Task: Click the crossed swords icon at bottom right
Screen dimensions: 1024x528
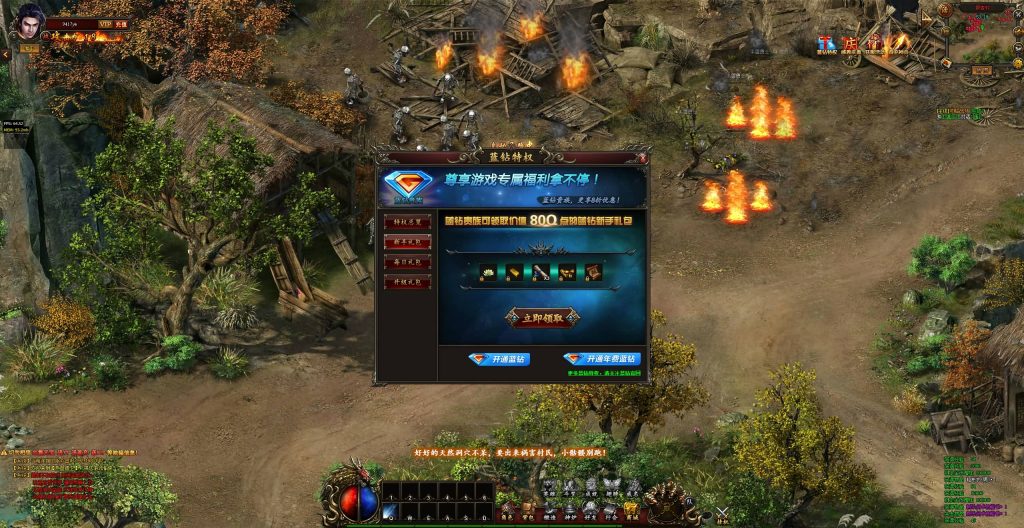Action: coord(722,514)
